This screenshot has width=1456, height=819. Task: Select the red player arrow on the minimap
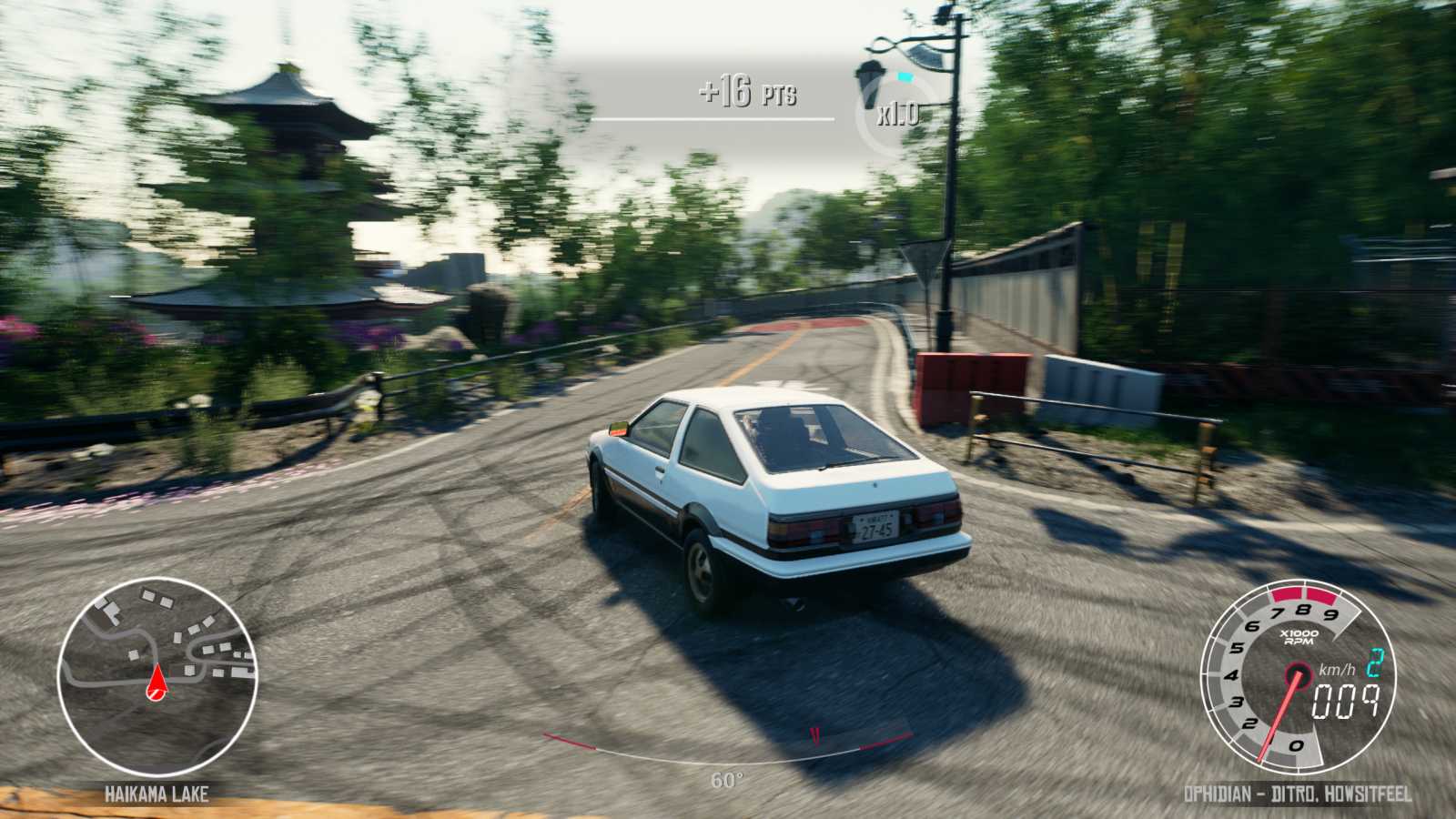tap(157, 682)
